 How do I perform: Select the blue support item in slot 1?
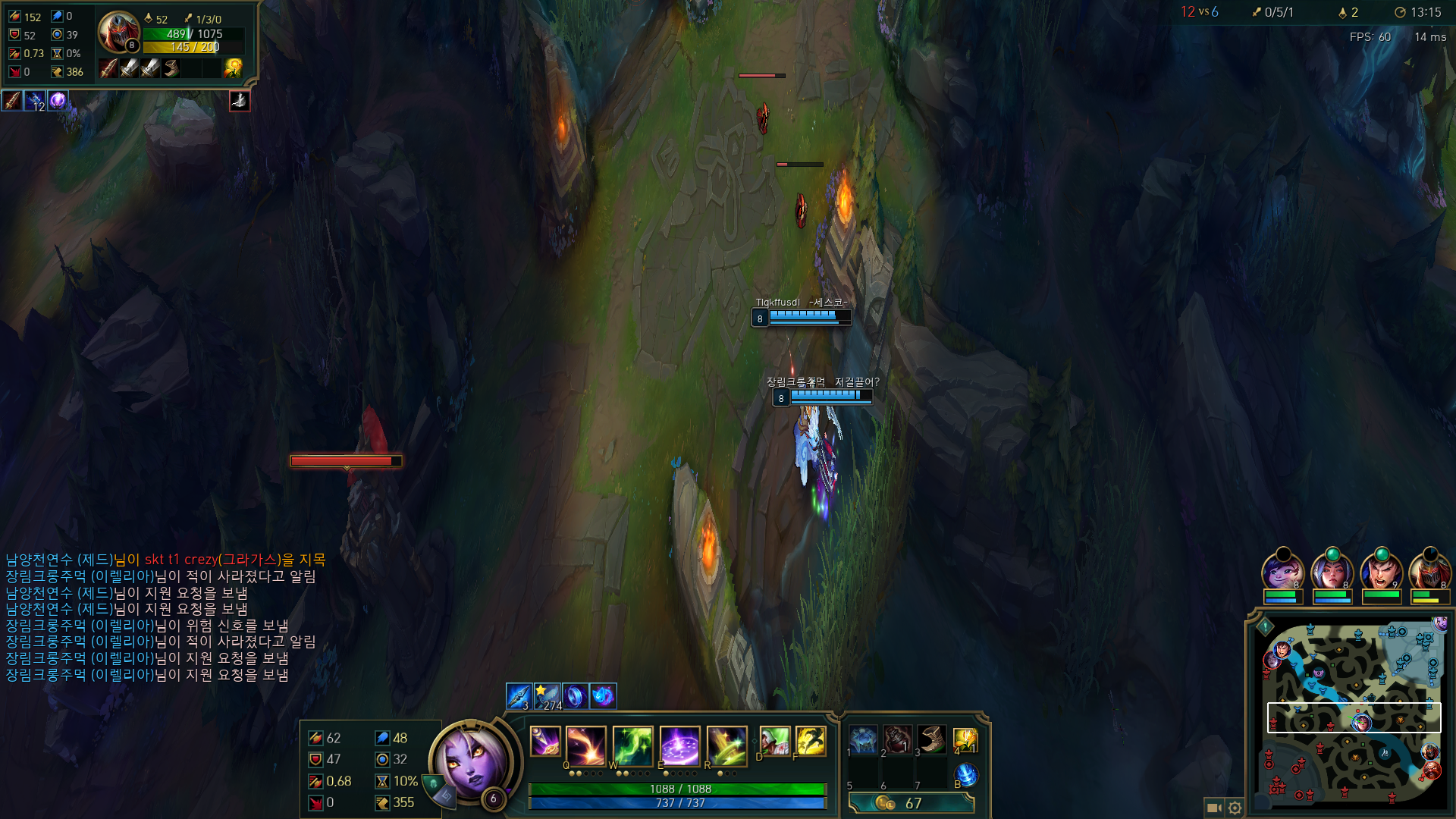coord(863,739)
